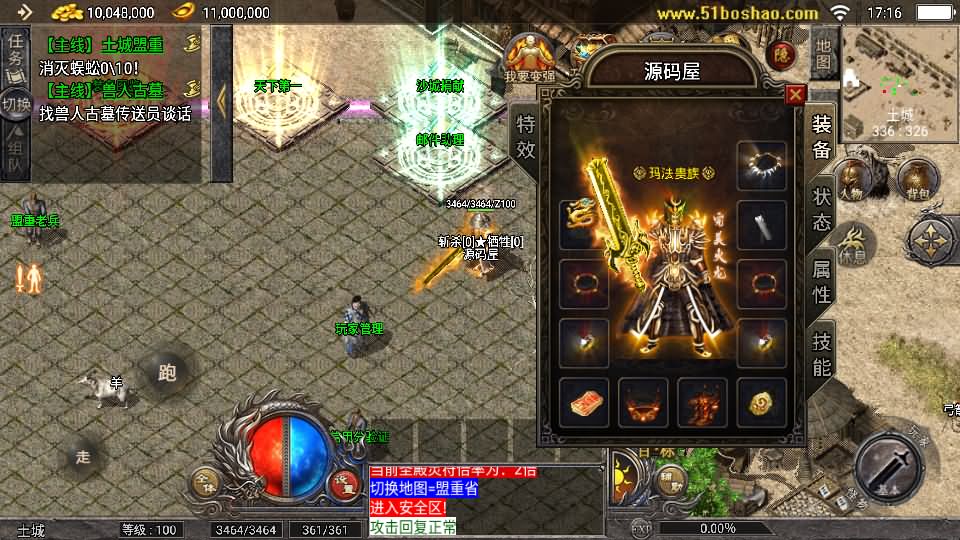The image size is (960, 540).
Task: Click the minimap of 土城
Action: [899, 82]
